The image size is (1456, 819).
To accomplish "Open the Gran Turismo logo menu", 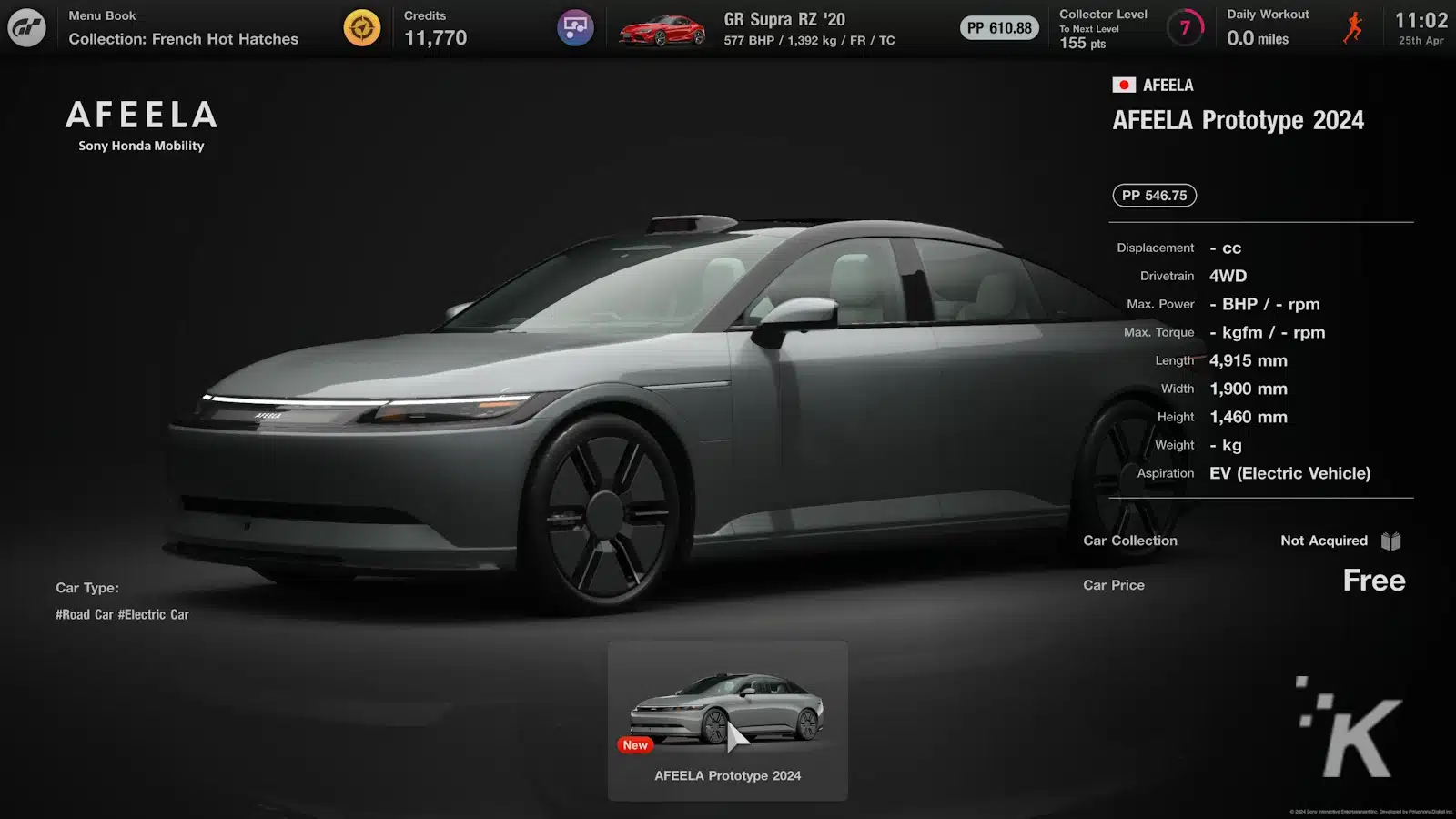I will [27, 28].
